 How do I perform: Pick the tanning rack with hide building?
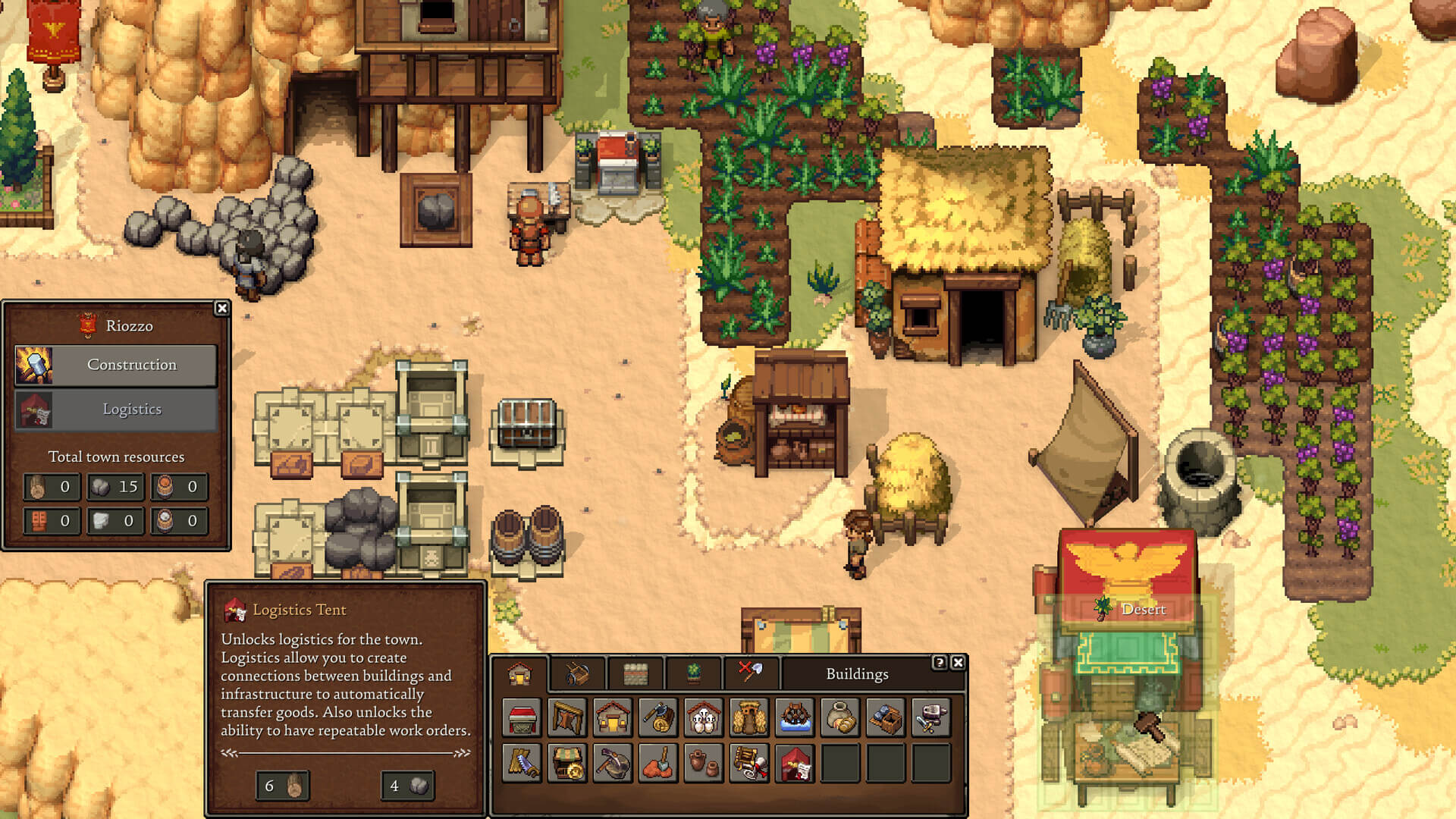[567, 717]
